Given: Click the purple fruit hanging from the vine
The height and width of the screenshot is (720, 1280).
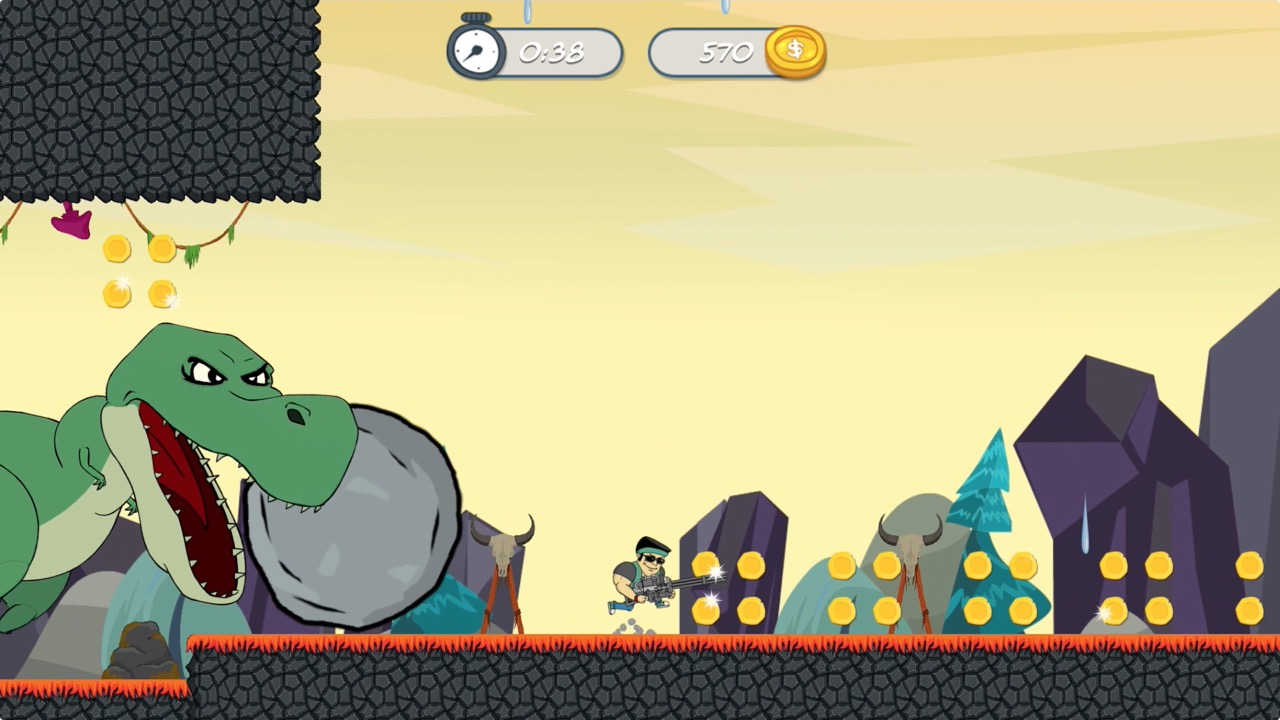Looking at the screenshot, I should click(70, 222).
